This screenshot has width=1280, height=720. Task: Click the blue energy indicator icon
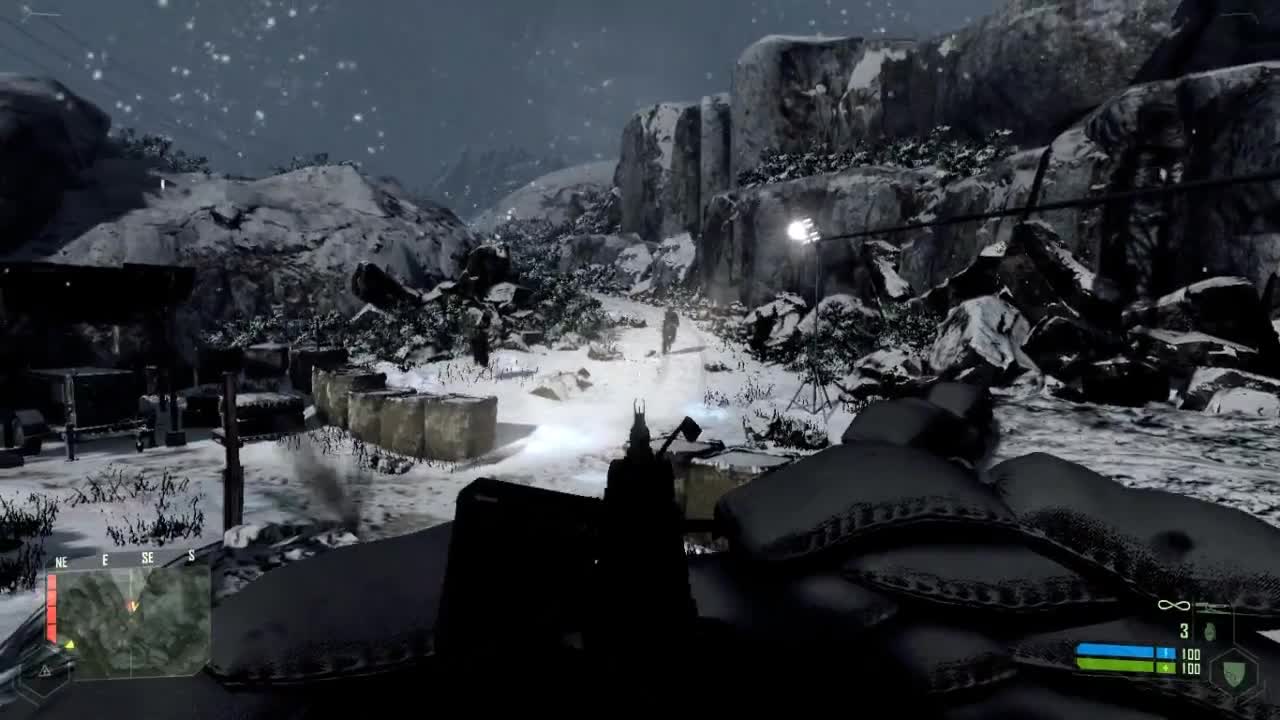click(1166, 652)
